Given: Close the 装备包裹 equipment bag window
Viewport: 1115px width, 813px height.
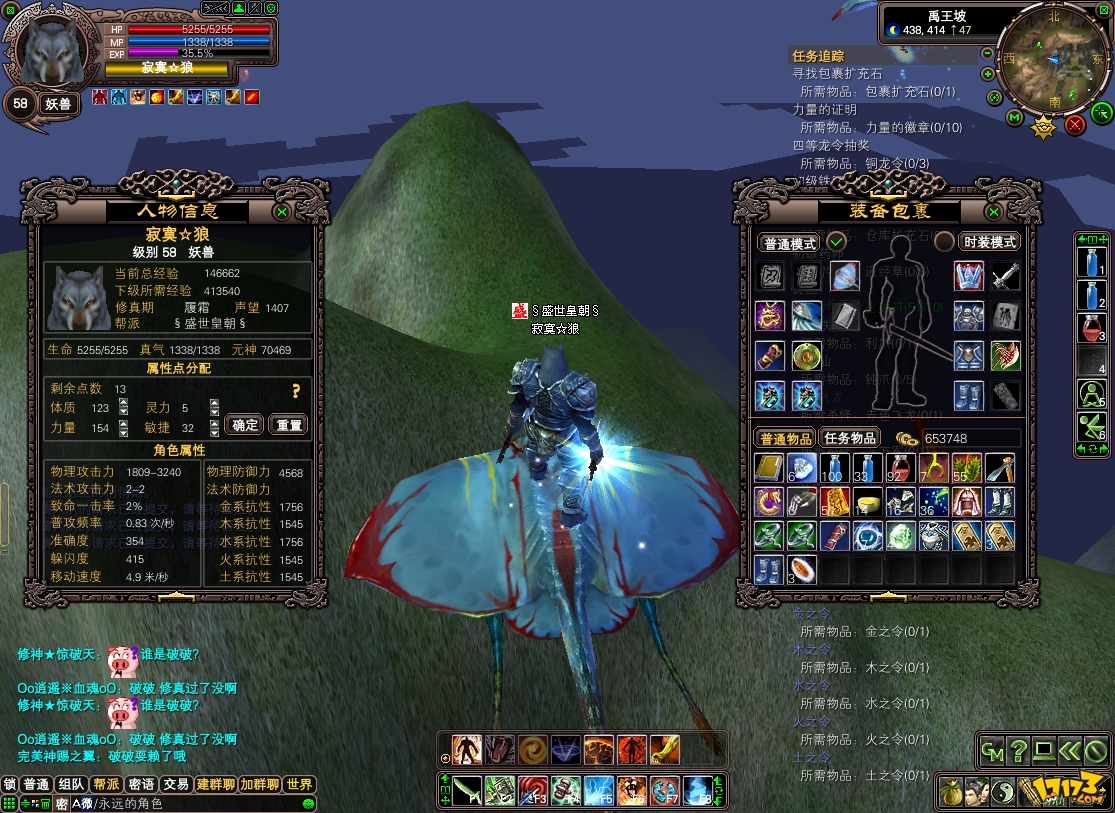Looking at the screenshot, I should 993,212.
